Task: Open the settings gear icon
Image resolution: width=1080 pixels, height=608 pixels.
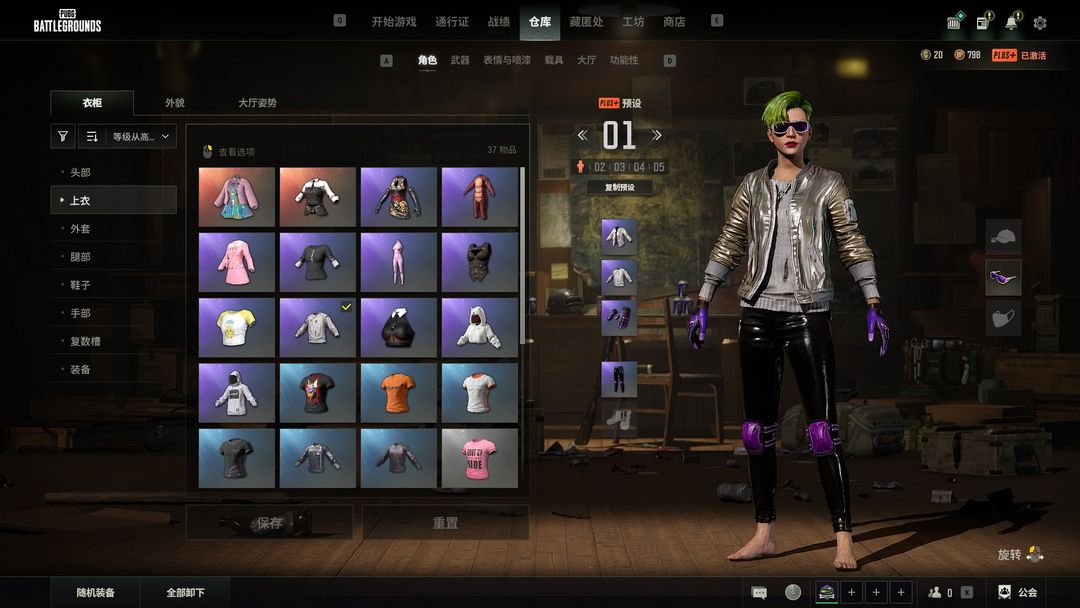Action: click(1040, 23)
